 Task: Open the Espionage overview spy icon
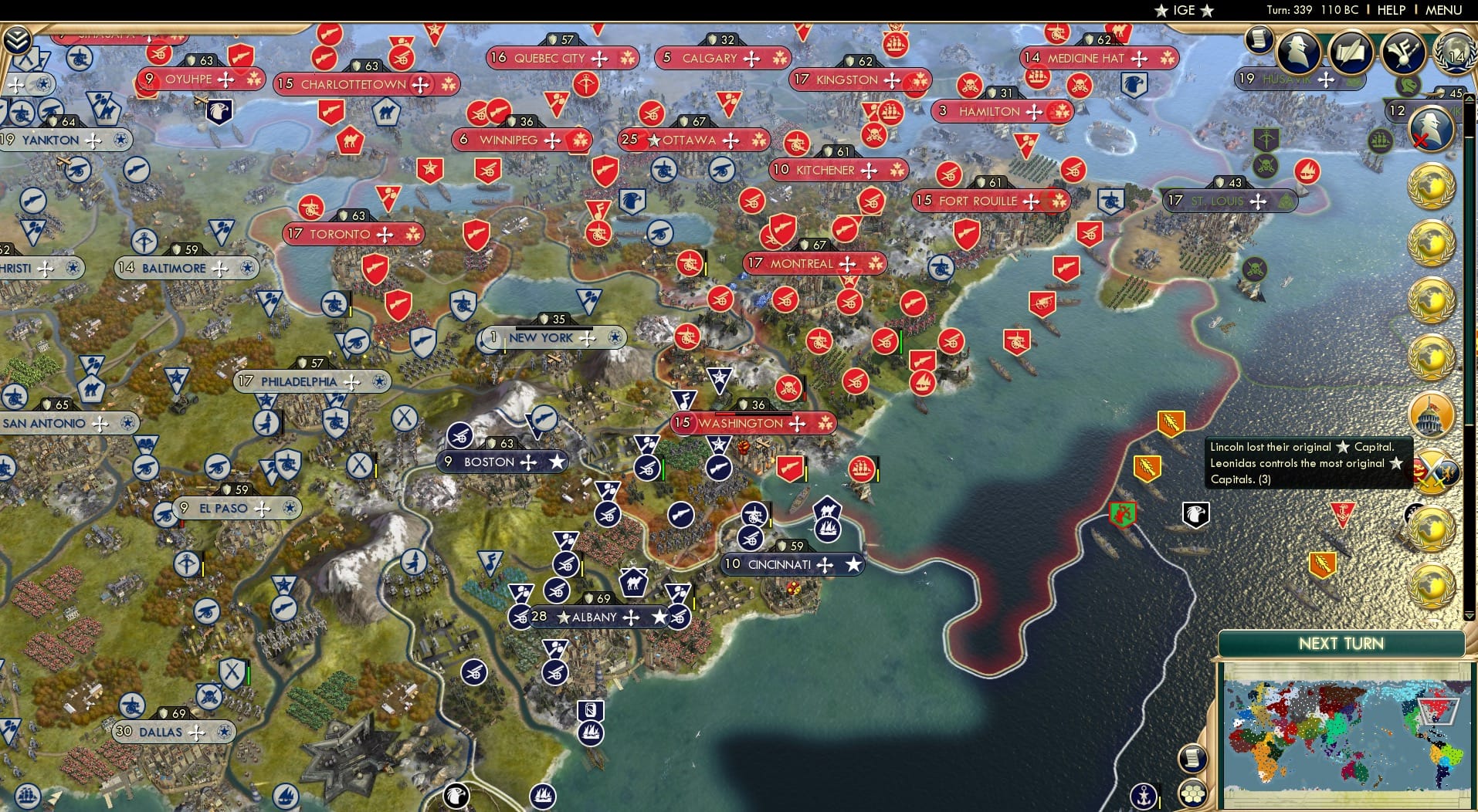click(x=1297, y=51)
